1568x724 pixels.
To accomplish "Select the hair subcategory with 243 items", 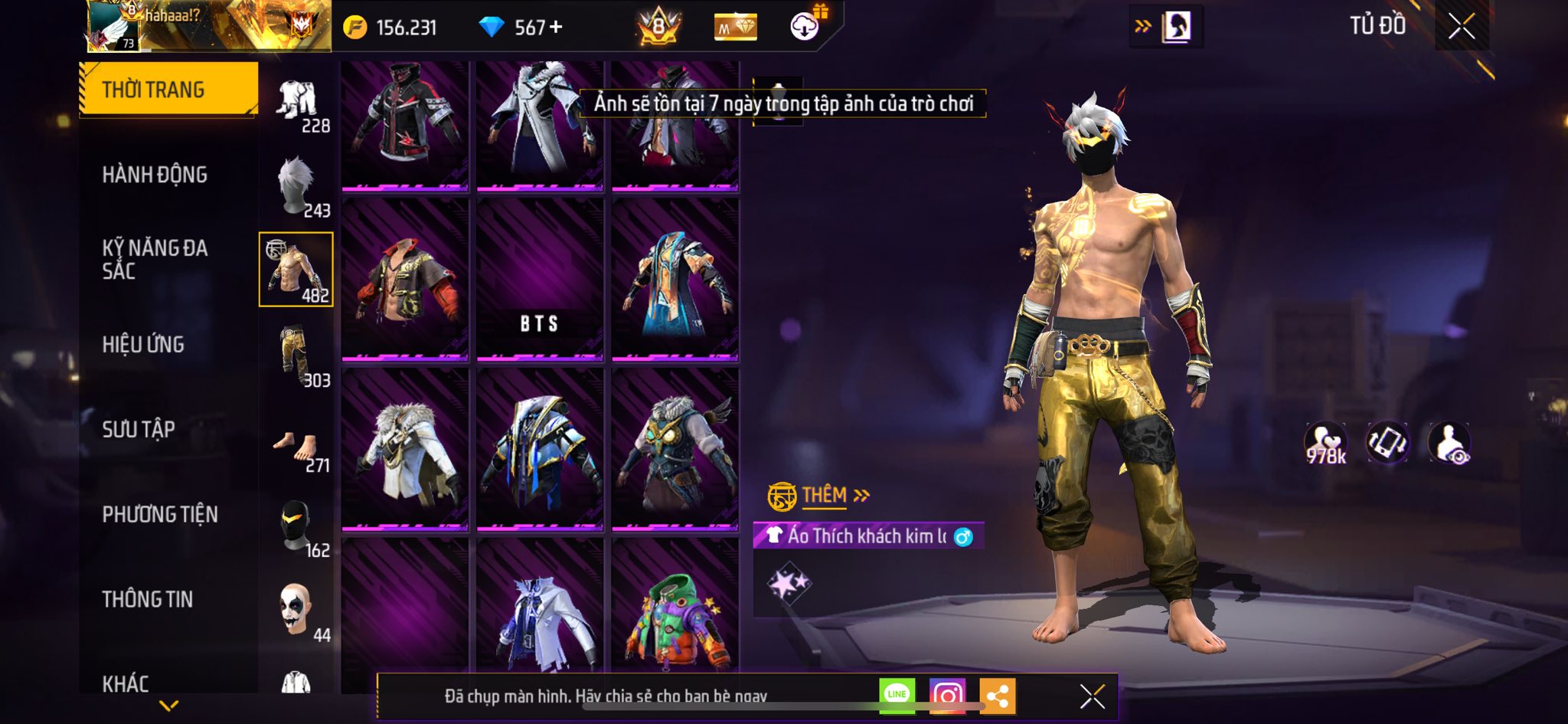I will click(297, 186).
